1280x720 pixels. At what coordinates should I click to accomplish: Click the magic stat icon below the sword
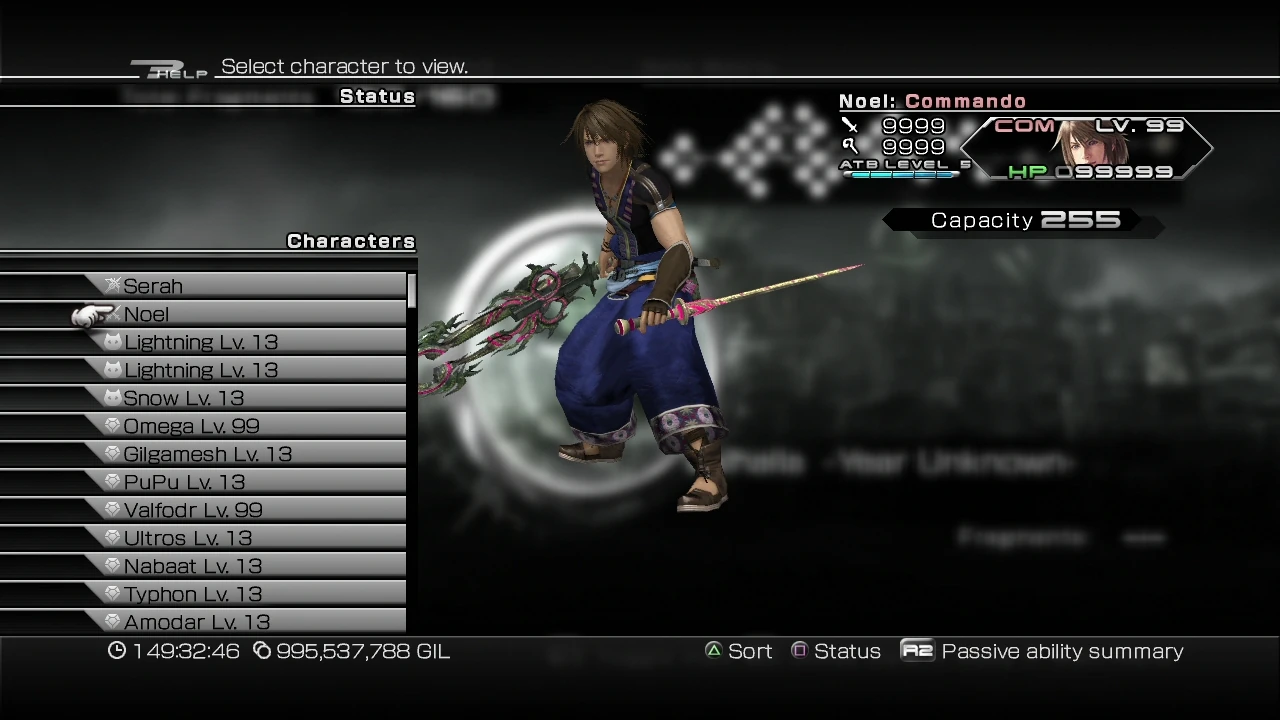850,146
